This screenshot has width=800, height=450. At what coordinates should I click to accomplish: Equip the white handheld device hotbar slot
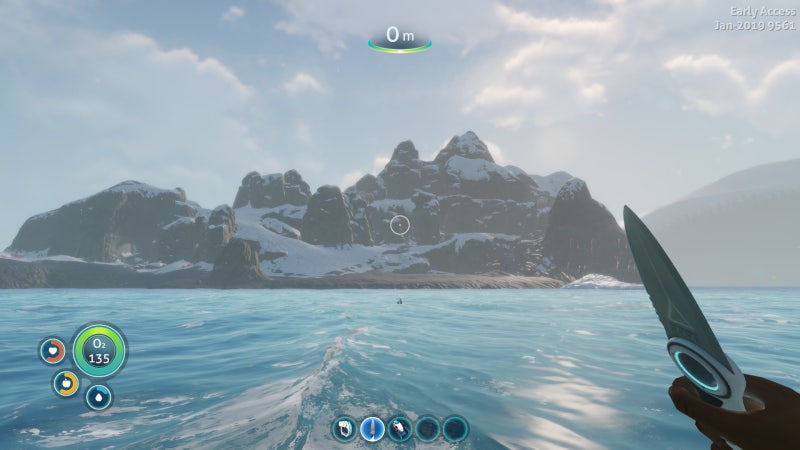(x=345, y=430)
